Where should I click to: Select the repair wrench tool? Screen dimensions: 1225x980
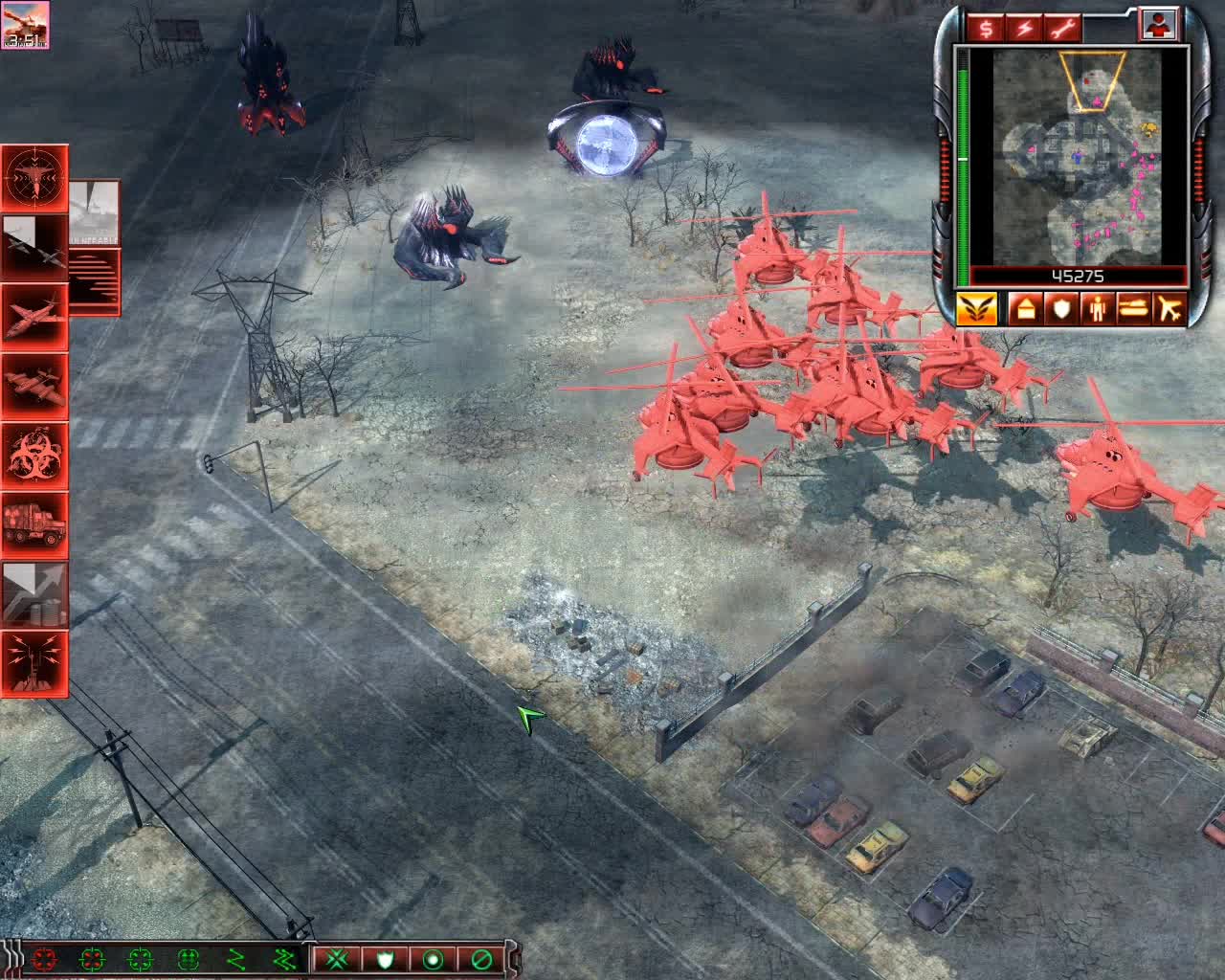tap(1060, 26)
